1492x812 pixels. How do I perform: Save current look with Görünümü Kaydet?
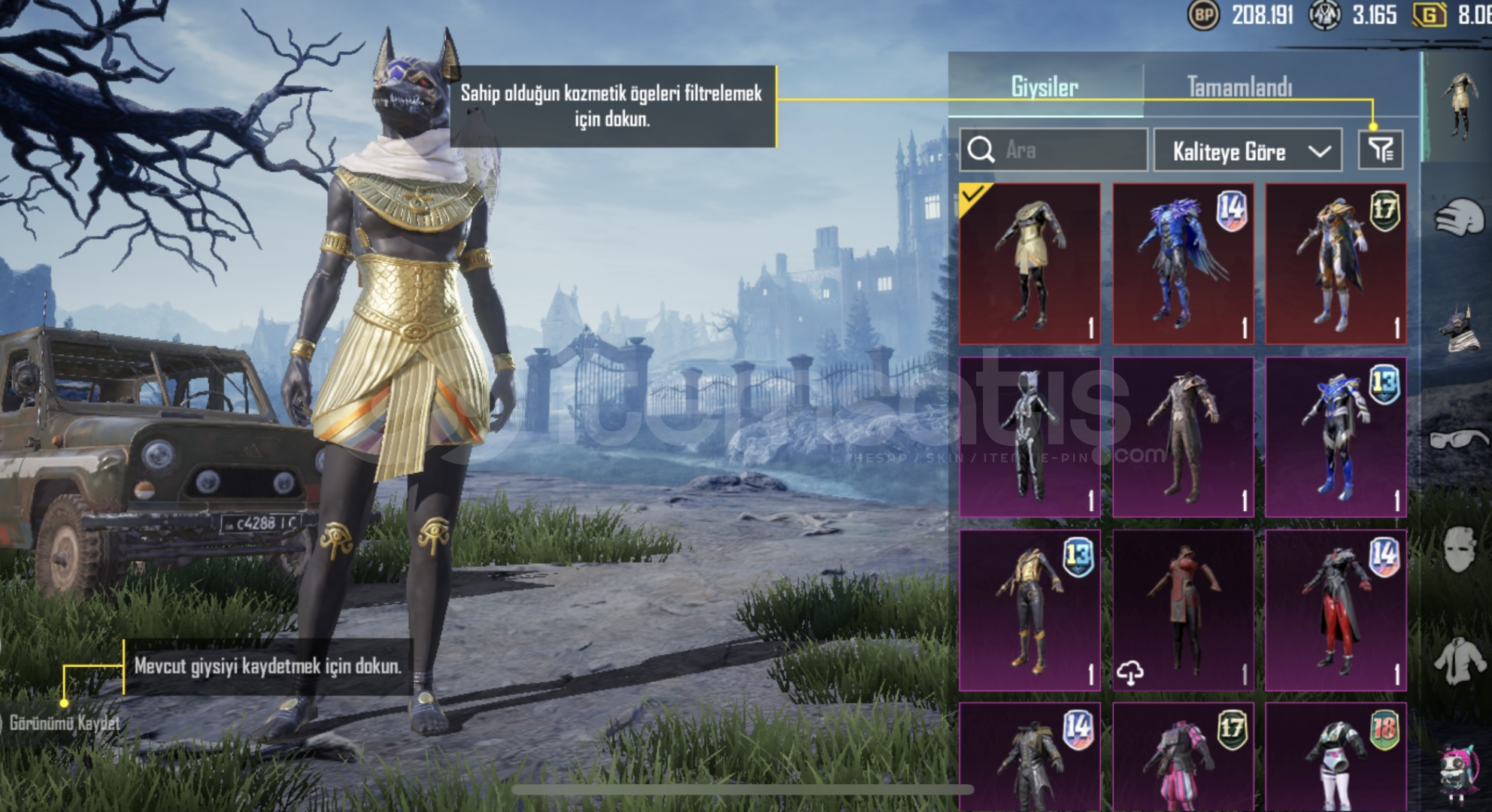pos(64,723)
